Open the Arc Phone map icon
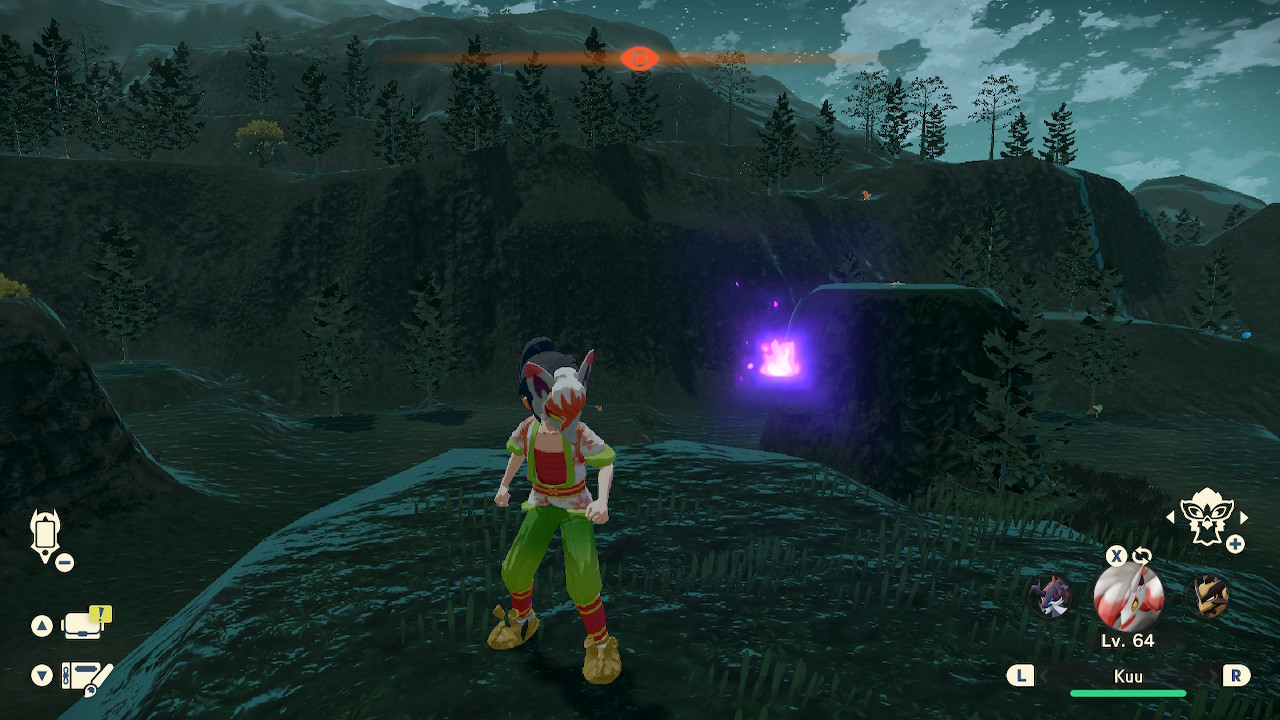 (x=46, y=534)
